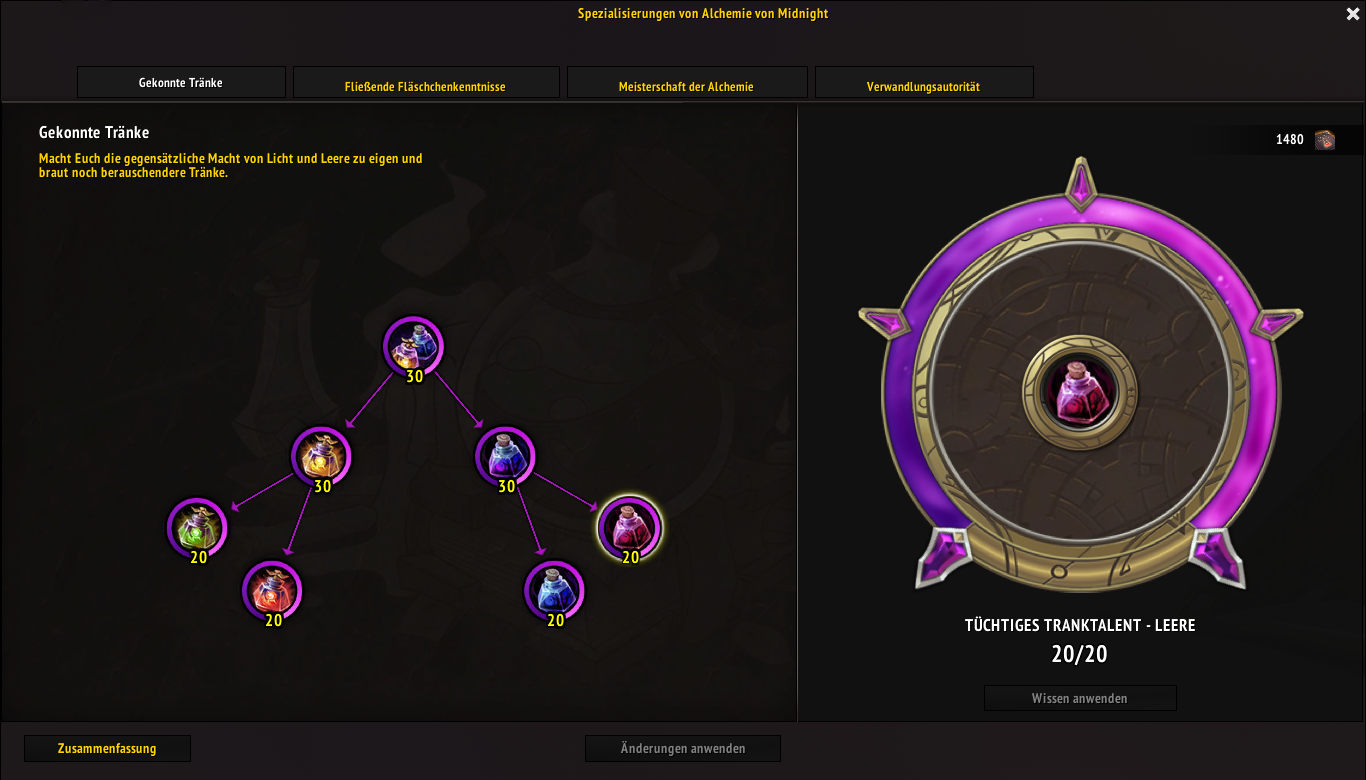Choose the highlighted pink potion node
Image resolution: width=1366 pixels, height=780 pixels.
click(x=629, y=527)
